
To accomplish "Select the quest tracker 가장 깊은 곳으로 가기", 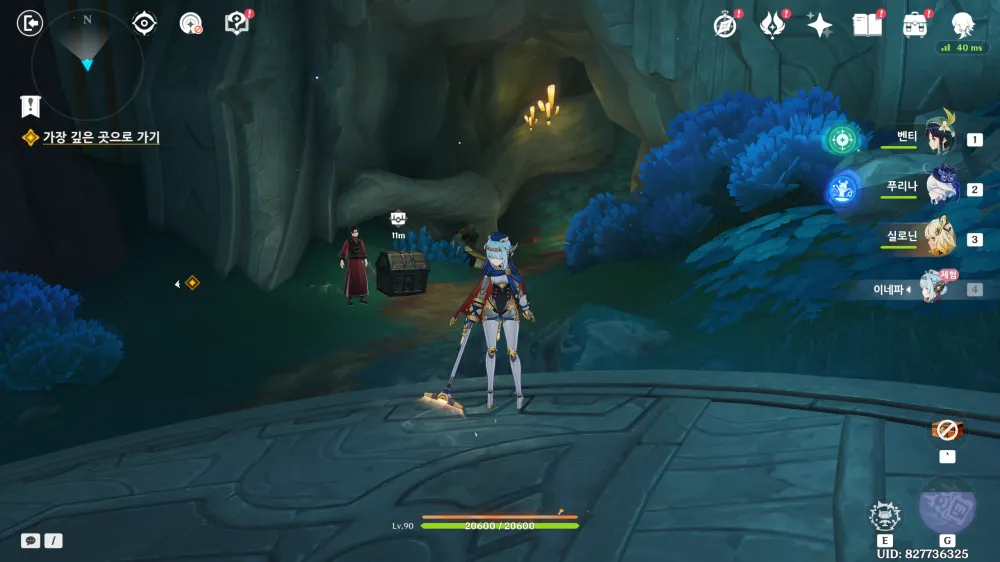I will [100, 138].
